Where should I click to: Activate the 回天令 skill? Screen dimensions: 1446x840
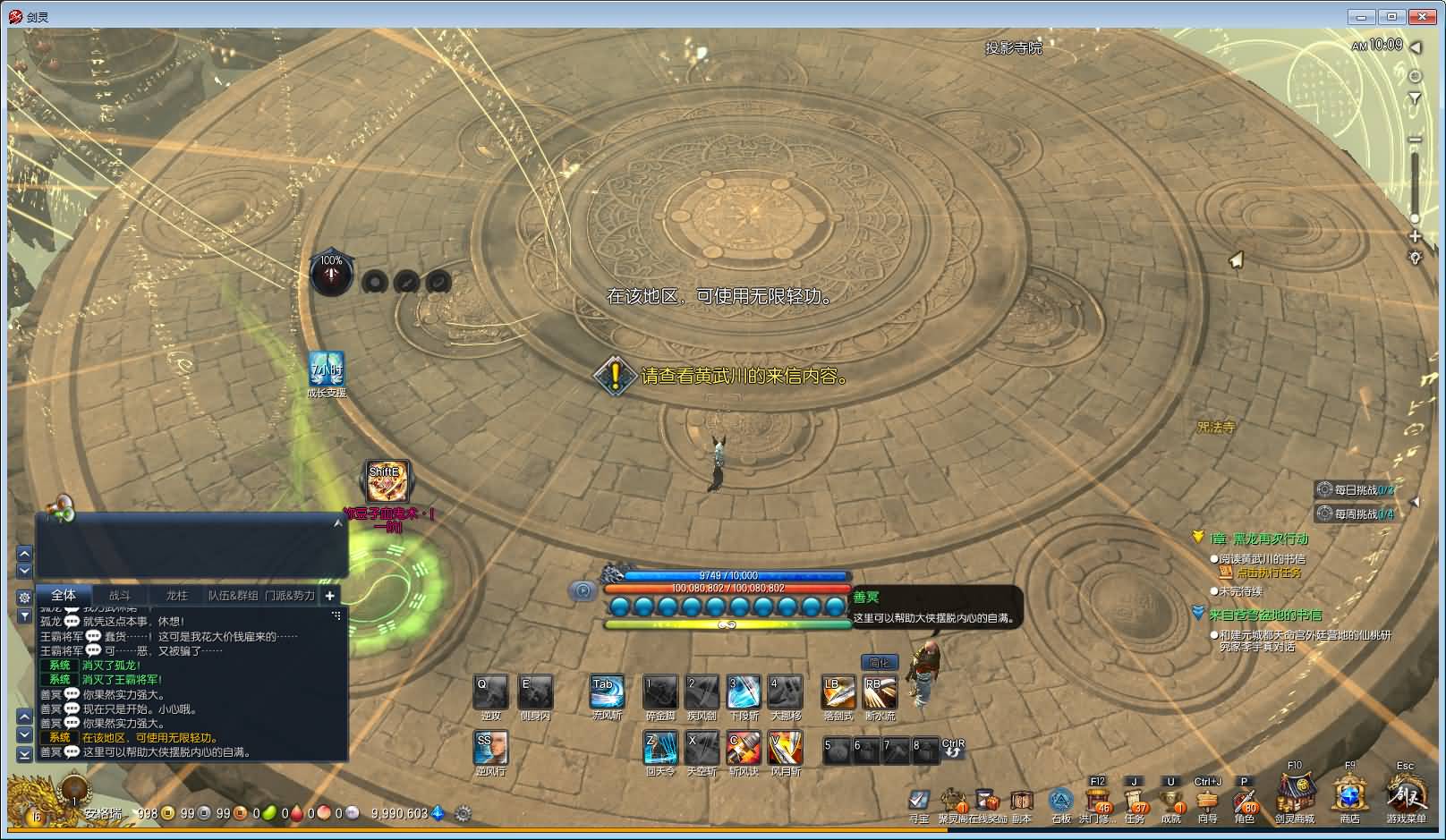pos(660,748)
